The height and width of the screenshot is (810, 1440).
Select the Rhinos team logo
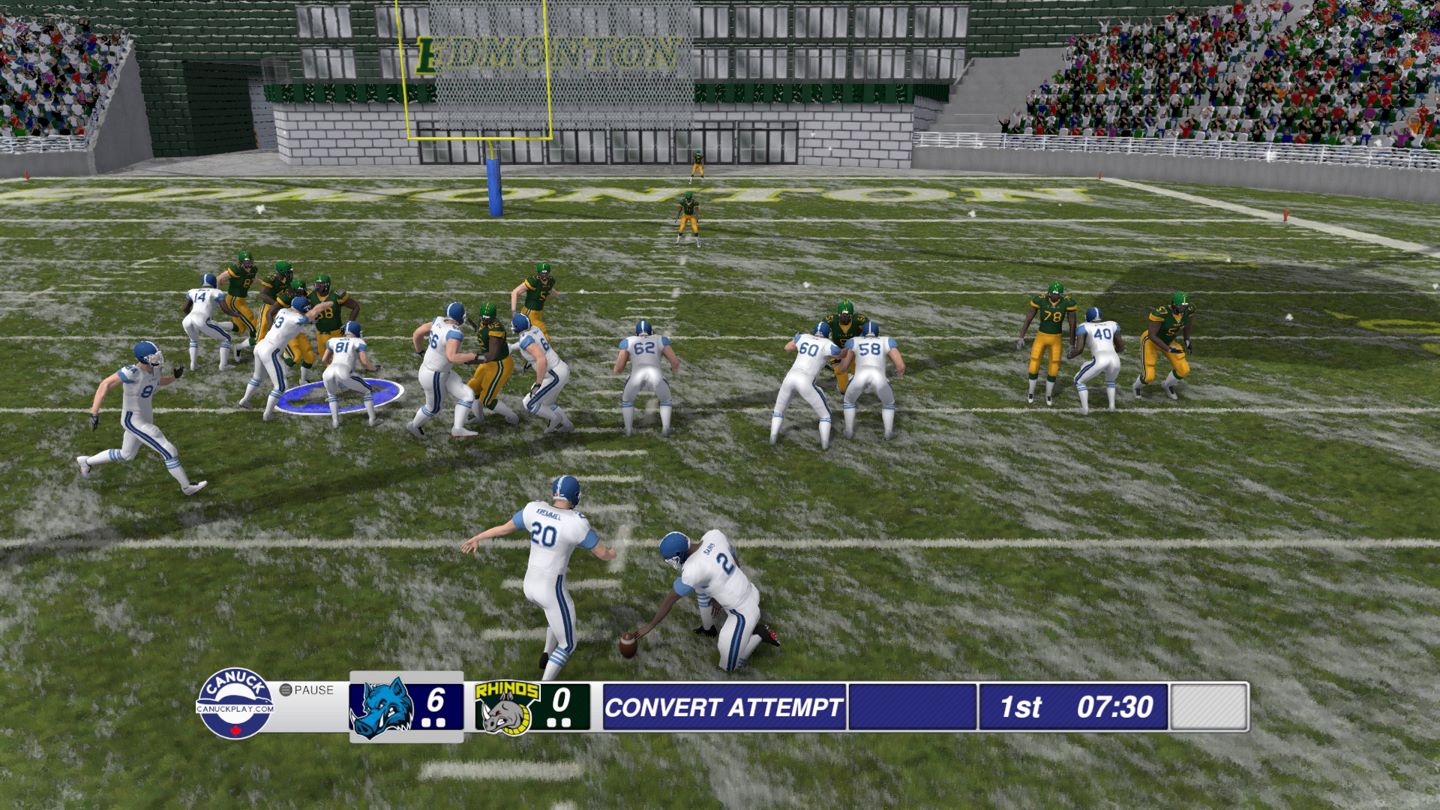click(506, 707)
